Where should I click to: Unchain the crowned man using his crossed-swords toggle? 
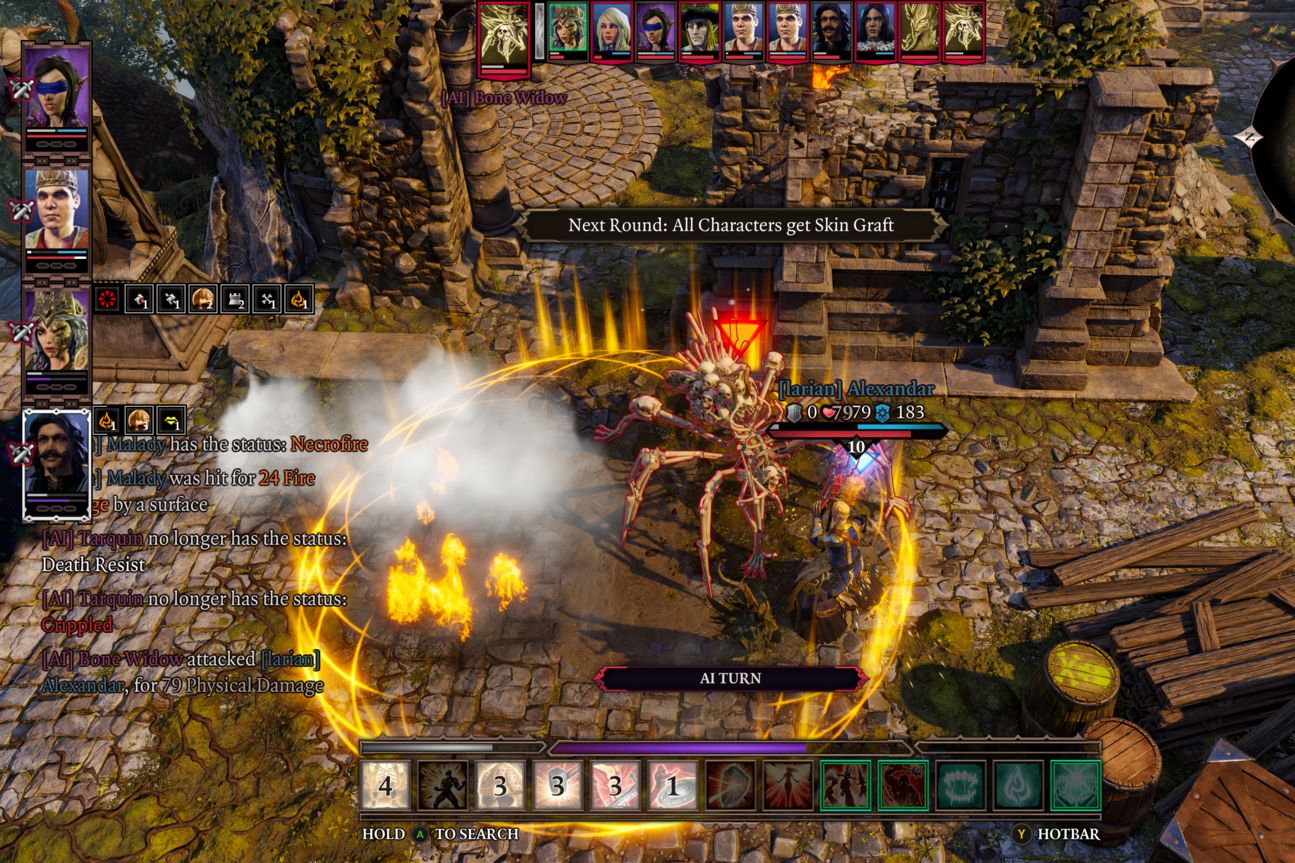tap(20, 212)
